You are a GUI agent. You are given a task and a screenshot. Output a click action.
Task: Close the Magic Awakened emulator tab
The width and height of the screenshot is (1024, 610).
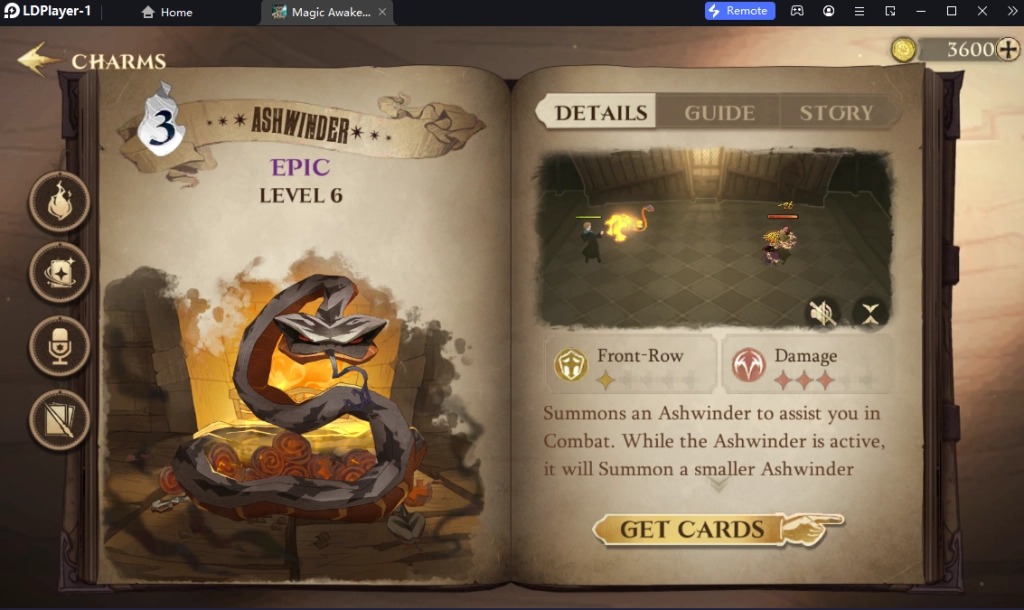click(x=379, y=12)
